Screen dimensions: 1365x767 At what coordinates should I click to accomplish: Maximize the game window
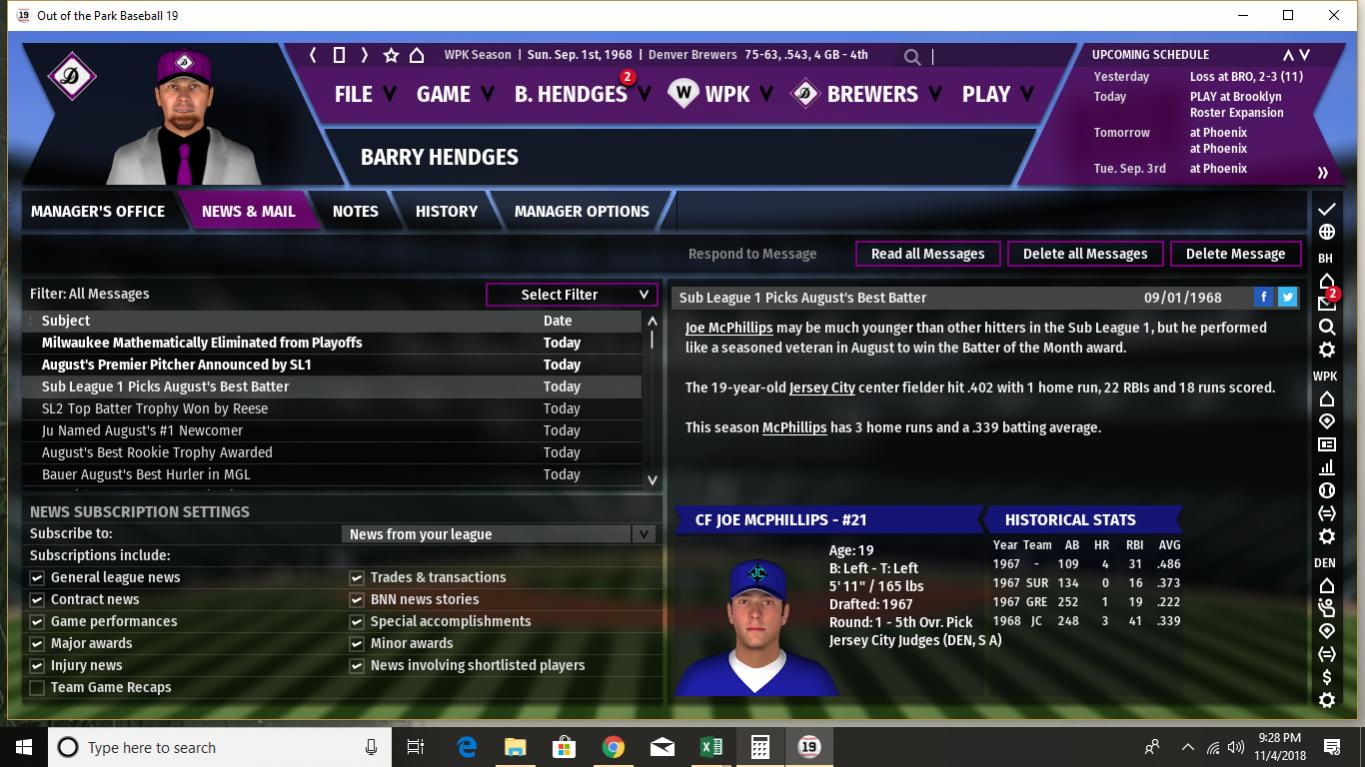pos(1288,15)
